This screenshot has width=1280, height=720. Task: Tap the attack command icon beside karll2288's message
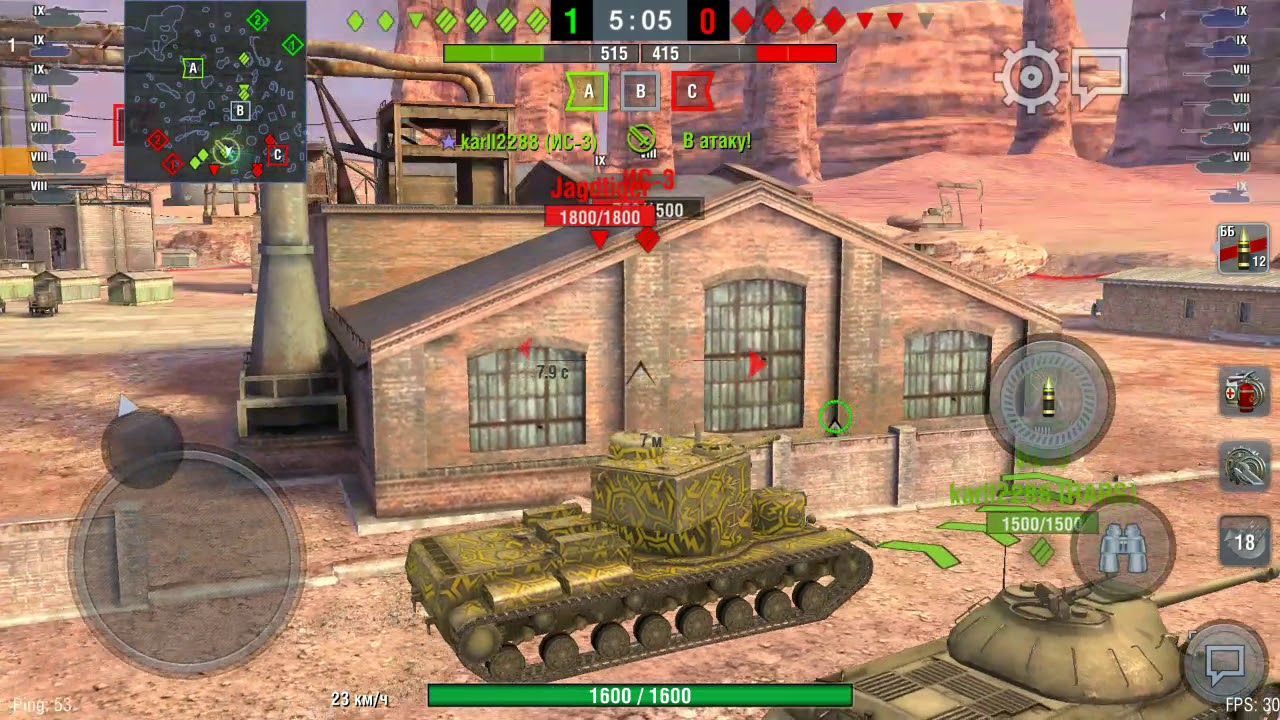click(641, 141)
